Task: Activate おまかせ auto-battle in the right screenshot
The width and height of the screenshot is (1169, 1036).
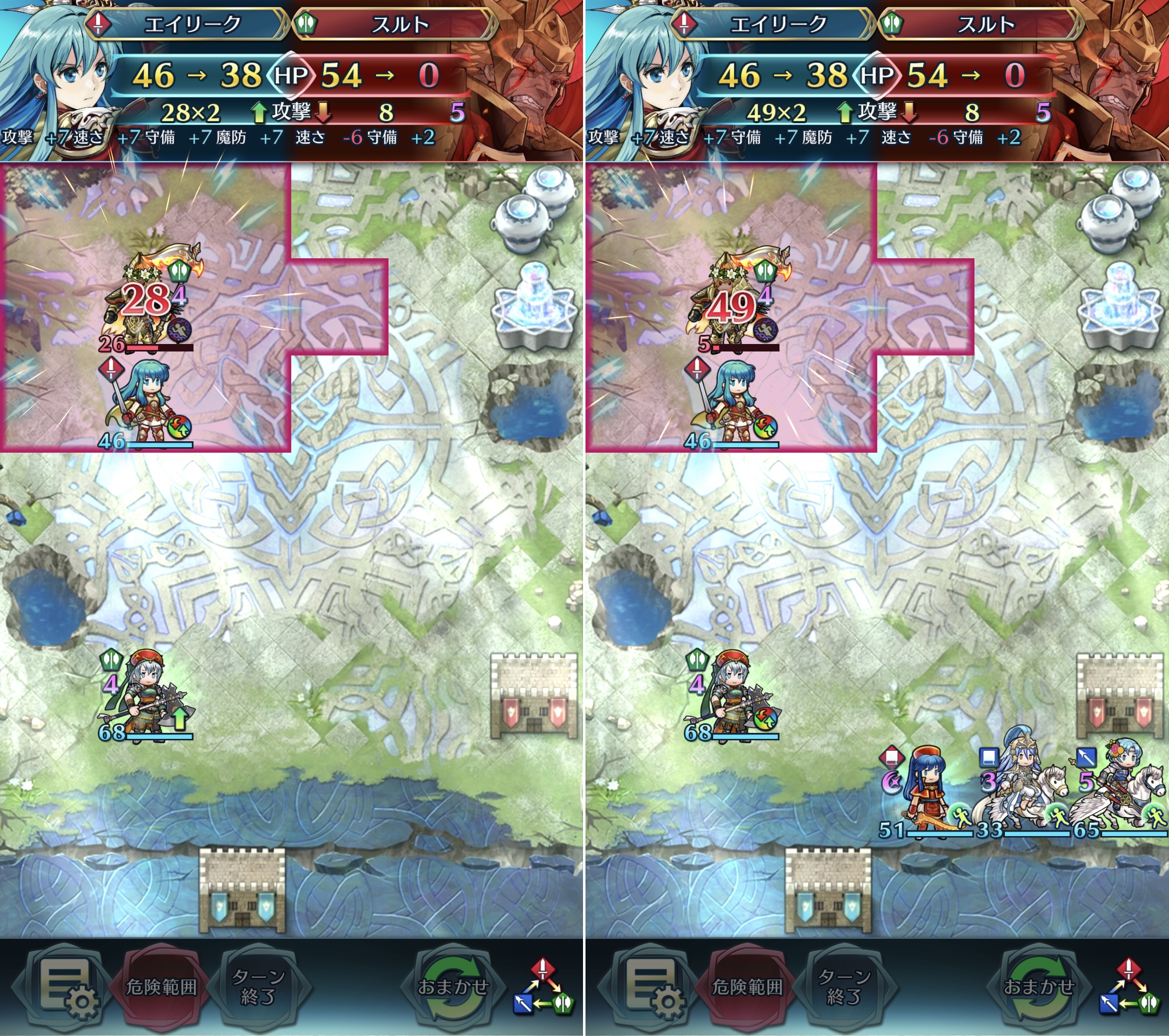Action: 1039,986
